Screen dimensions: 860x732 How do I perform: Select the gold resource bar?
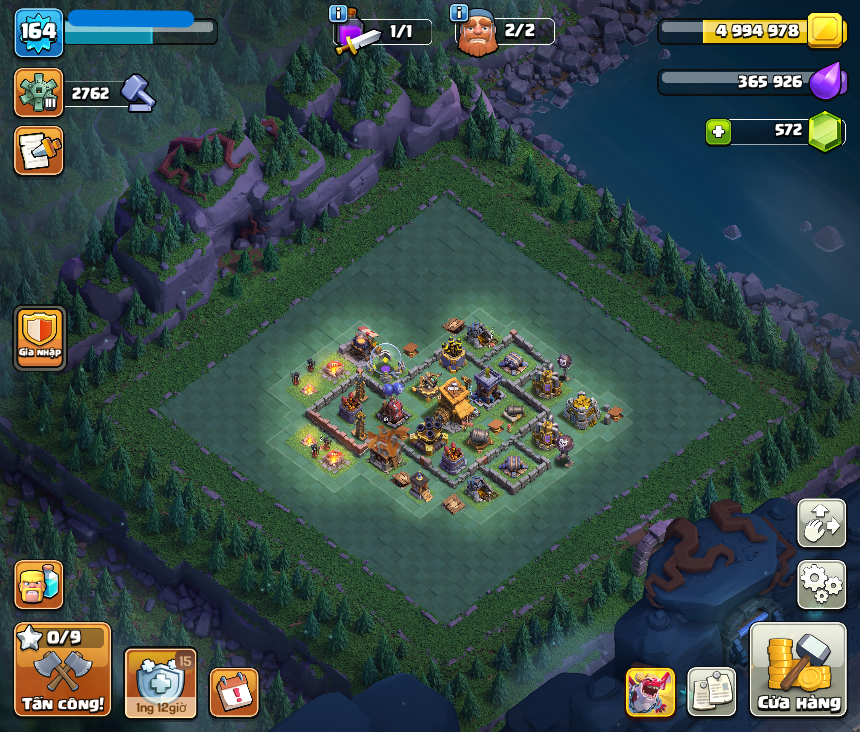[x=750, y=31]
